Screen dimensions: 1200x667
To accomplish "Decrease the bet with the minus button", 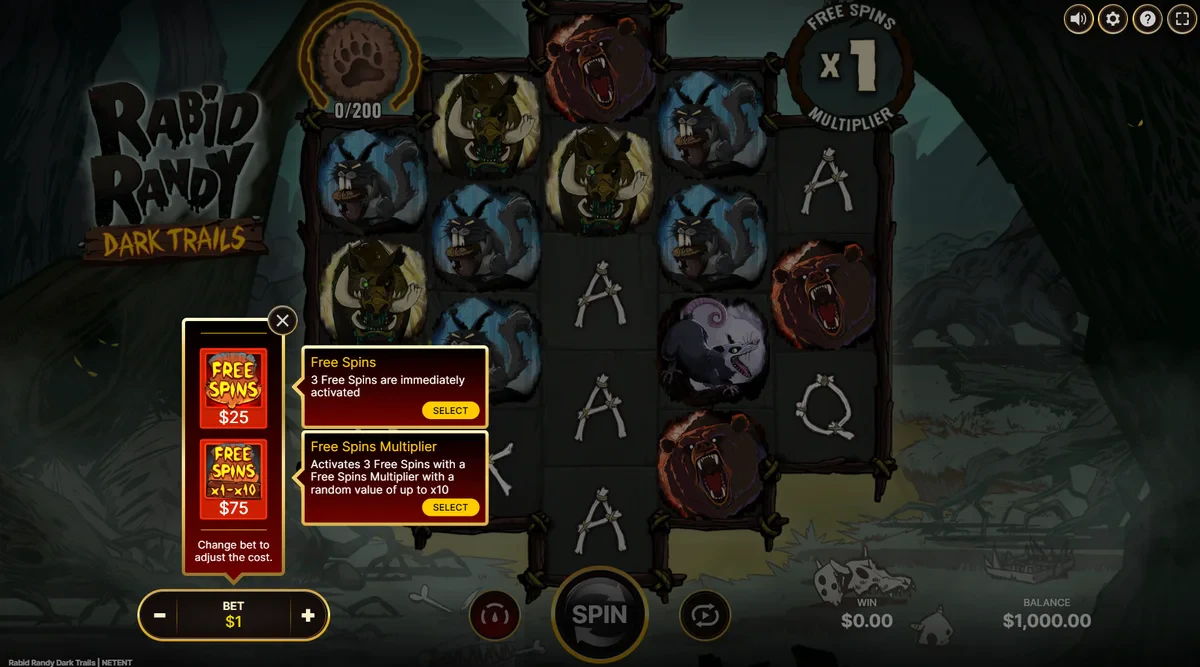I will (160, 615).
